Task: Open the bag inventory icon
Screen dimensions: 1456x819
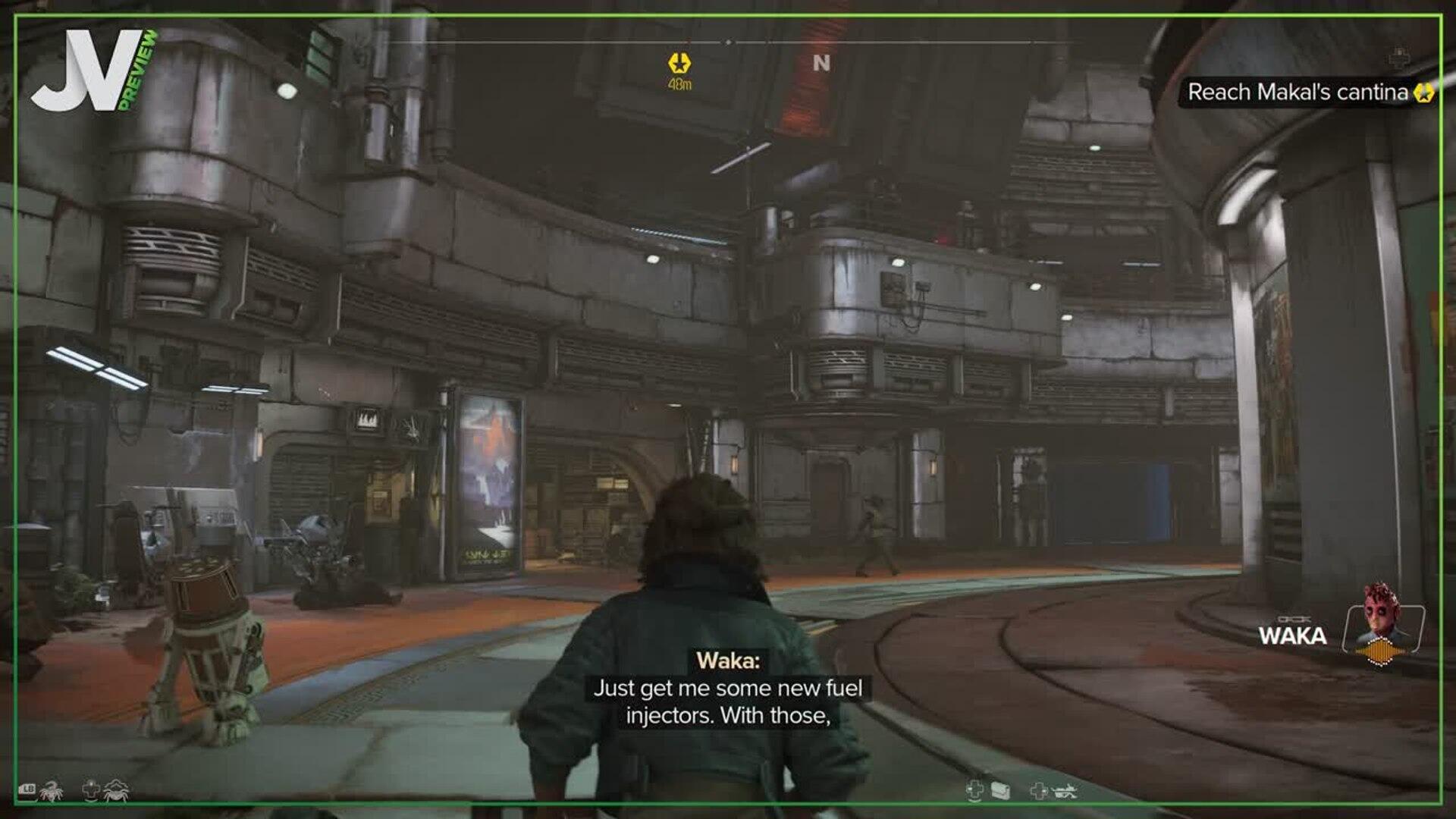Action: point(1000,791)
